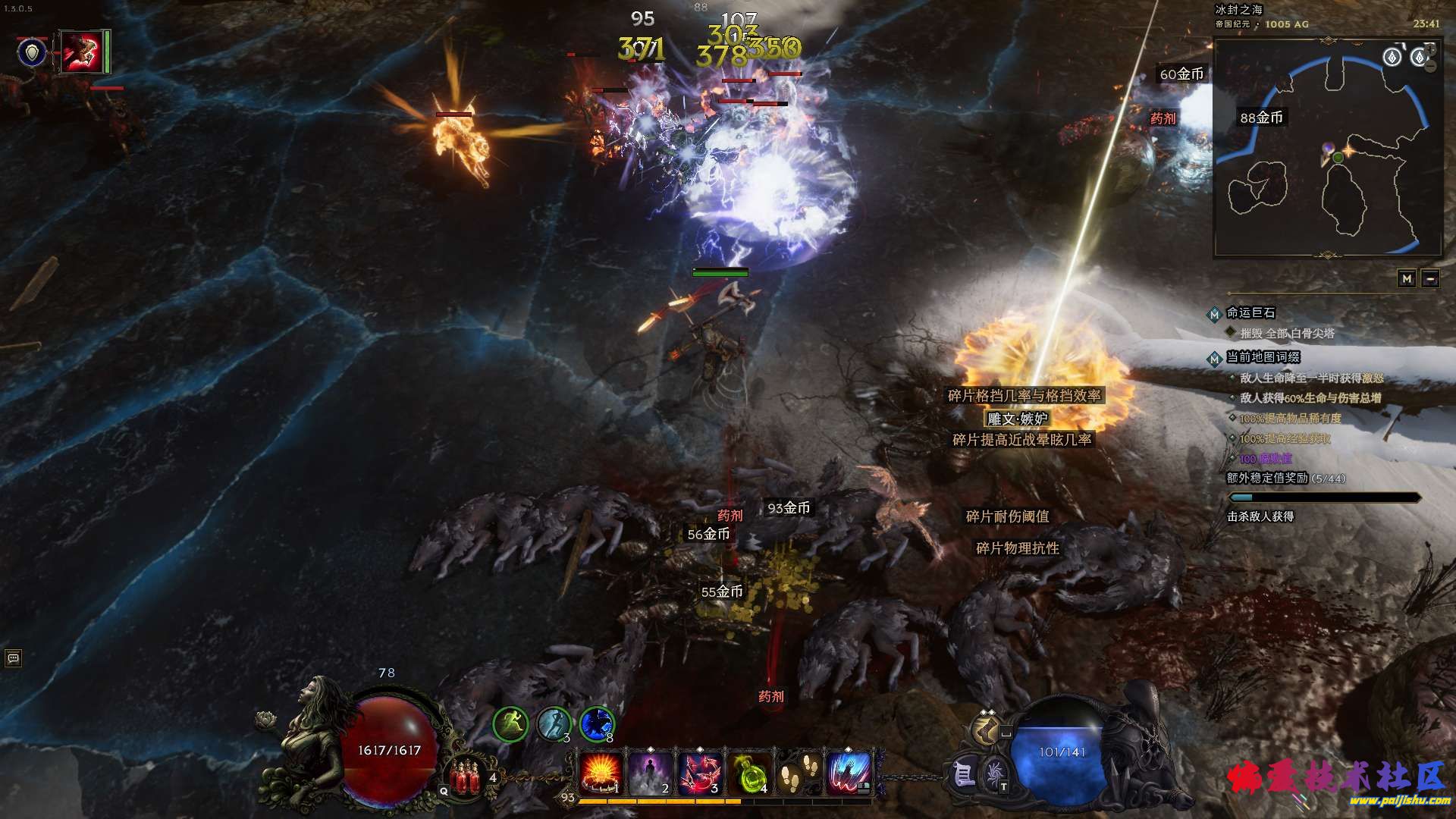Trigger the red crimson claws skill

tap(700, 771)
